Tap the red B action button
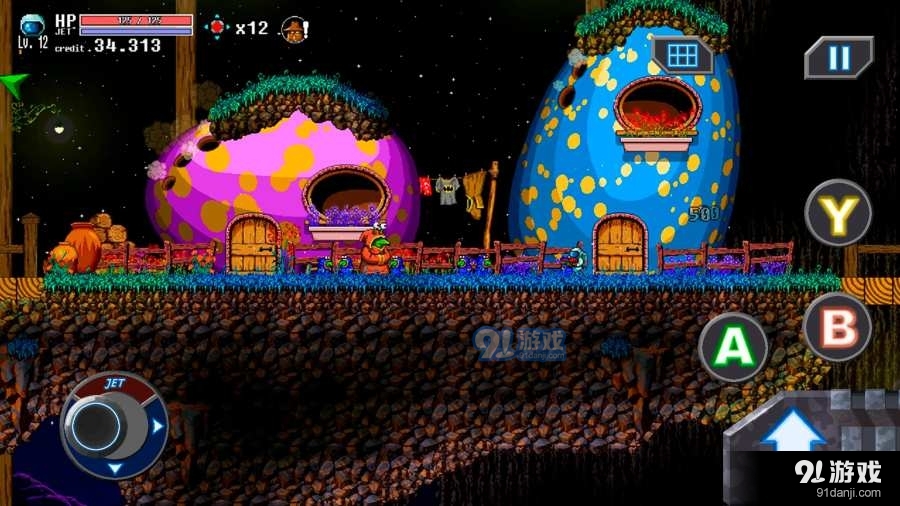900x506 pixels. 837,327
